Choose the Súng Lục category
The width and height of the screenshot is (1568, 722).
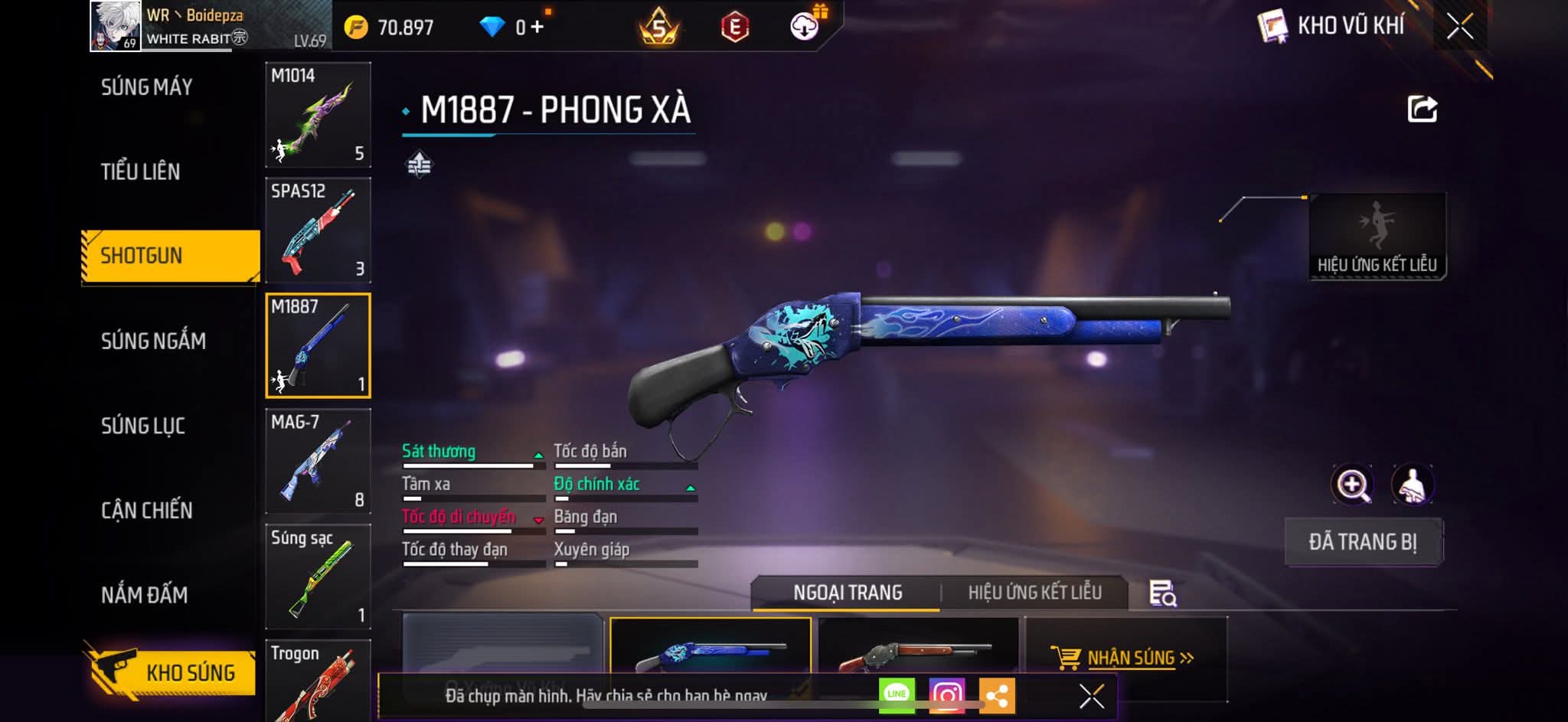(143, 426)
